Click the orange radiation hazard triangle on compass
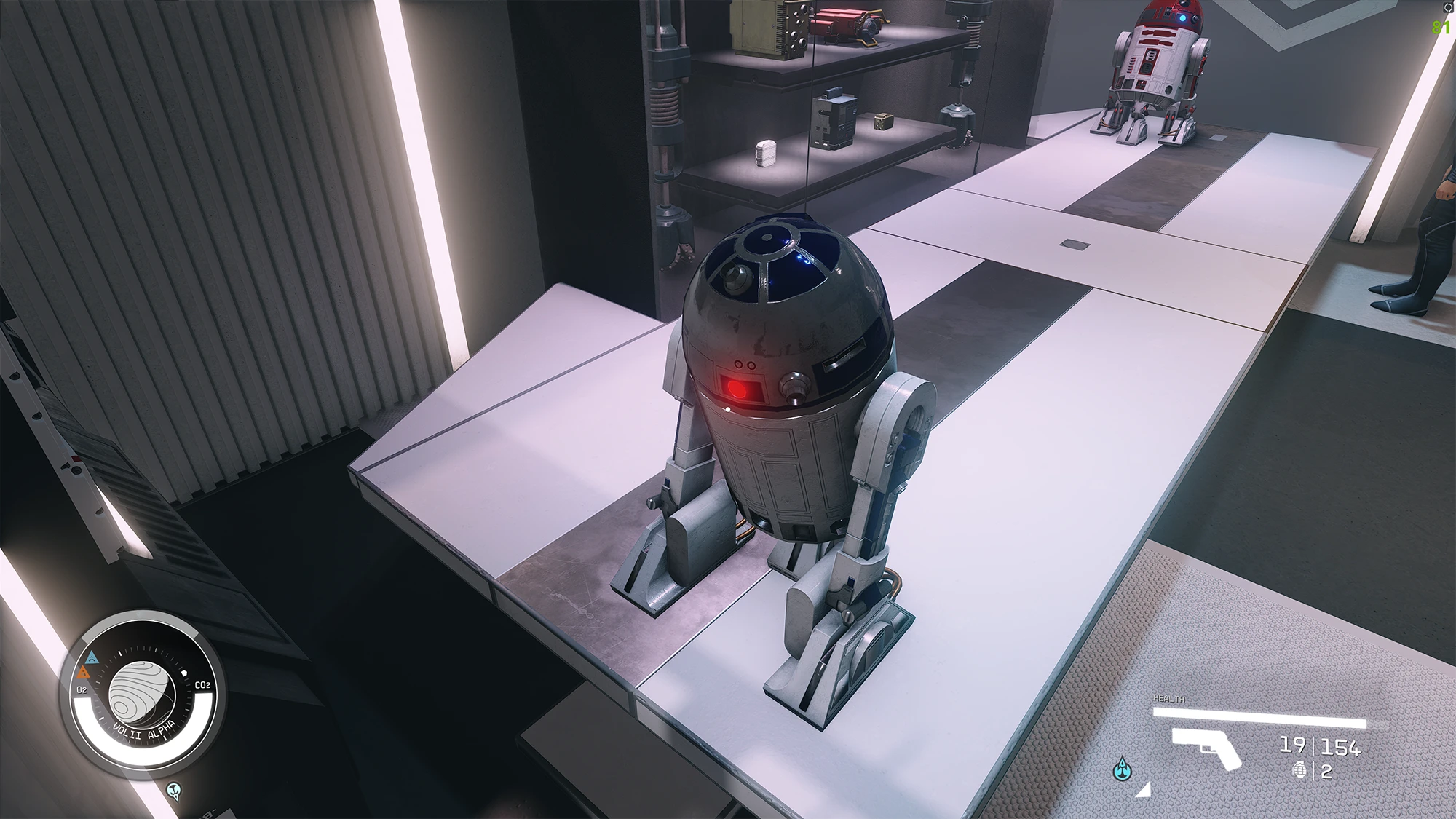The height and width of the screenshot is (819, 1456). (83, 673)
